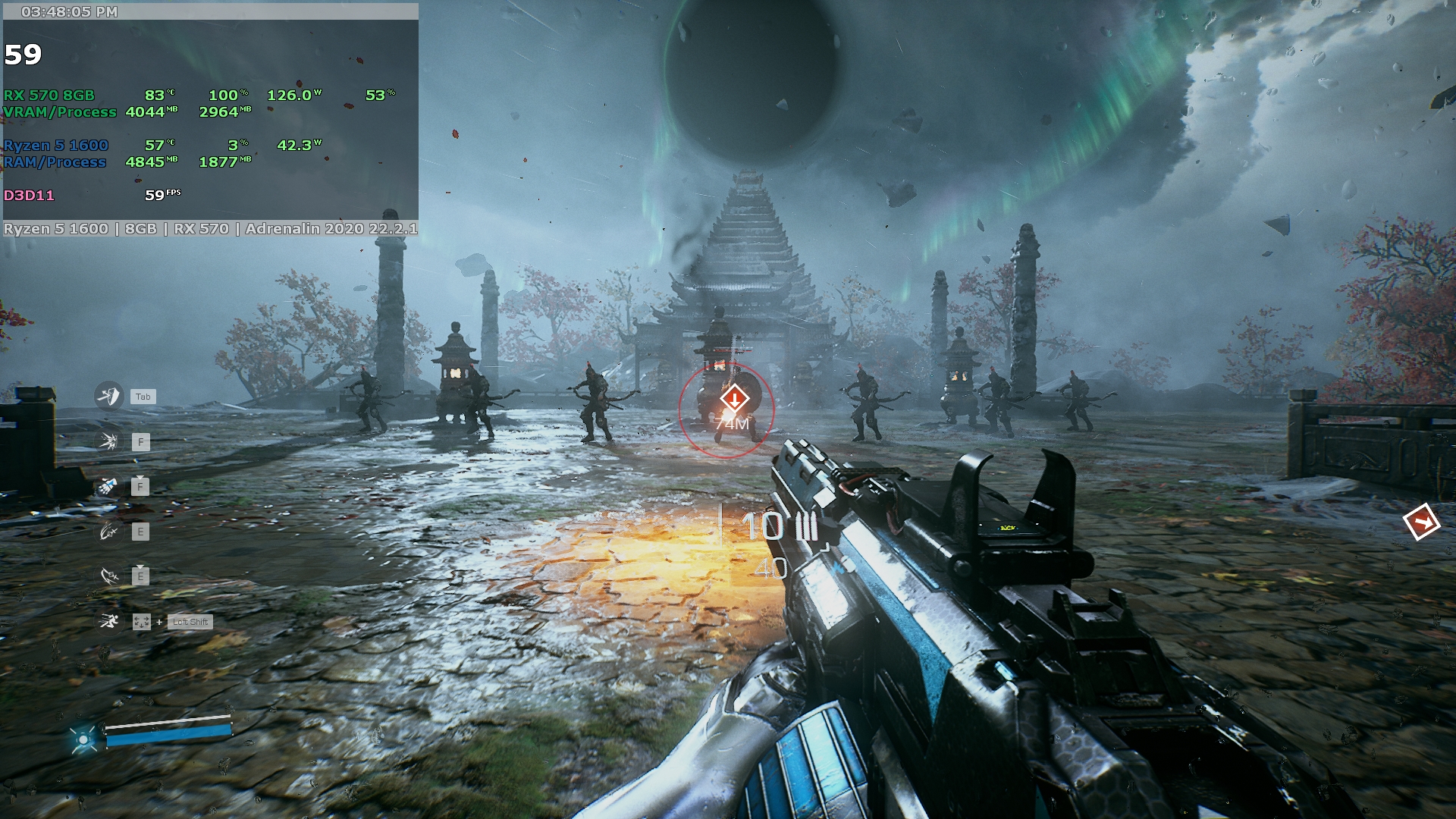The height and width of the screenshot is (819, 1456).
Task: Activate the sword burst slash ability icon
Action: point(108,441)
